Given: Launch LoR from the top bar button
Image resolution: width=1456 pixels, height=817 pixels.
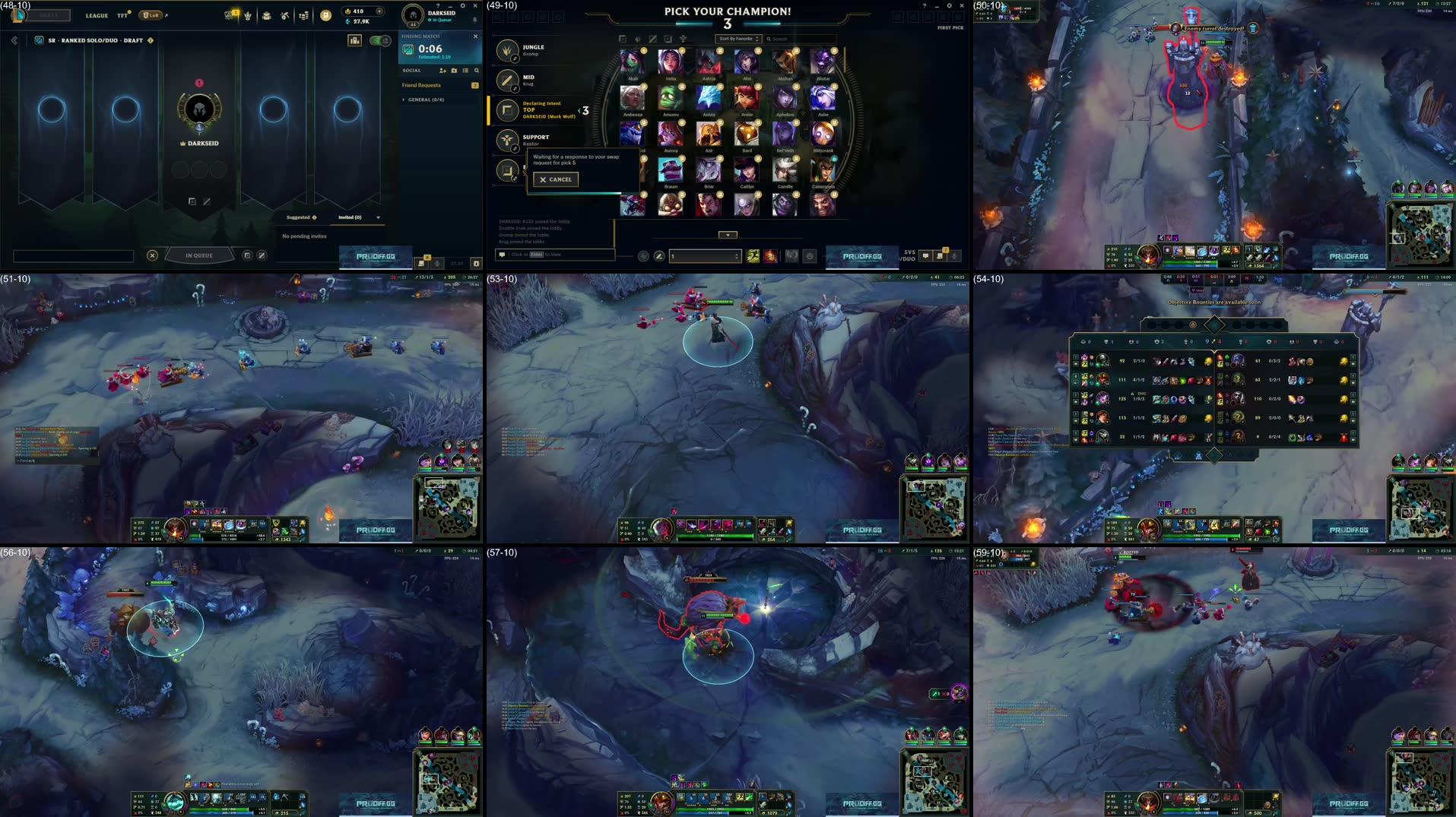Looking at the screenshot, I should 151,15.
